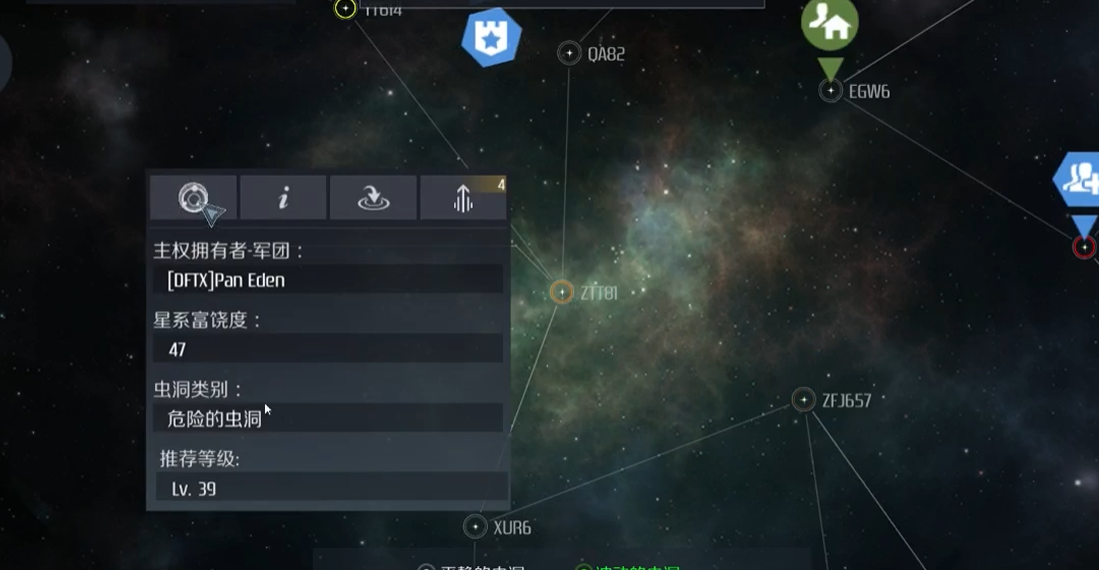Open the upward-arrow button with badge 4
The image size is (1099, 570).
[463, 197]
